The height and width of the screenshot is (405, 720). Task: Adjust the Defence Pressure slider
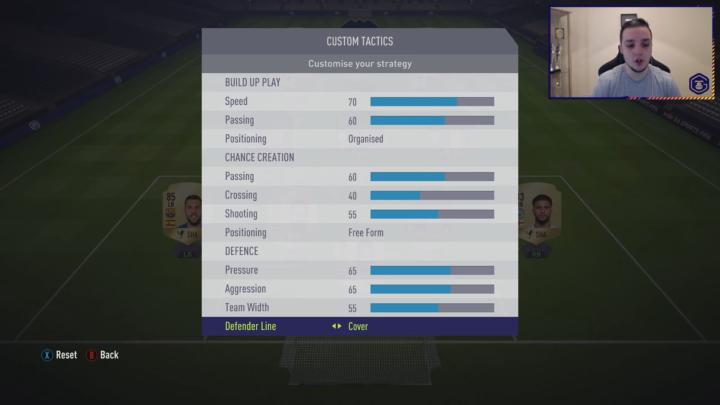(432, 270)
